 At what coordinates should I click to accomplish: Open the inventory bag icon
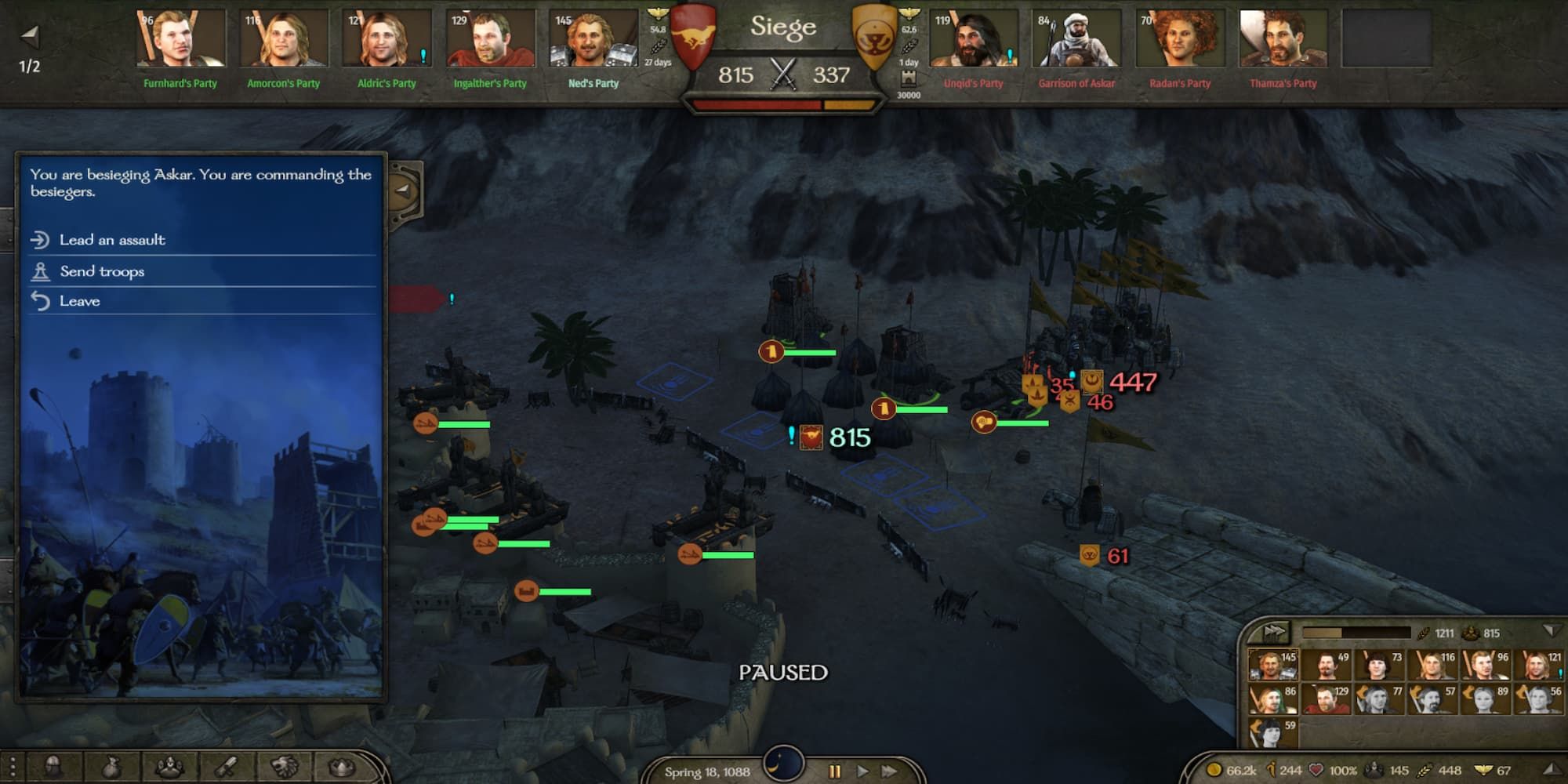(x=111, y=766)
